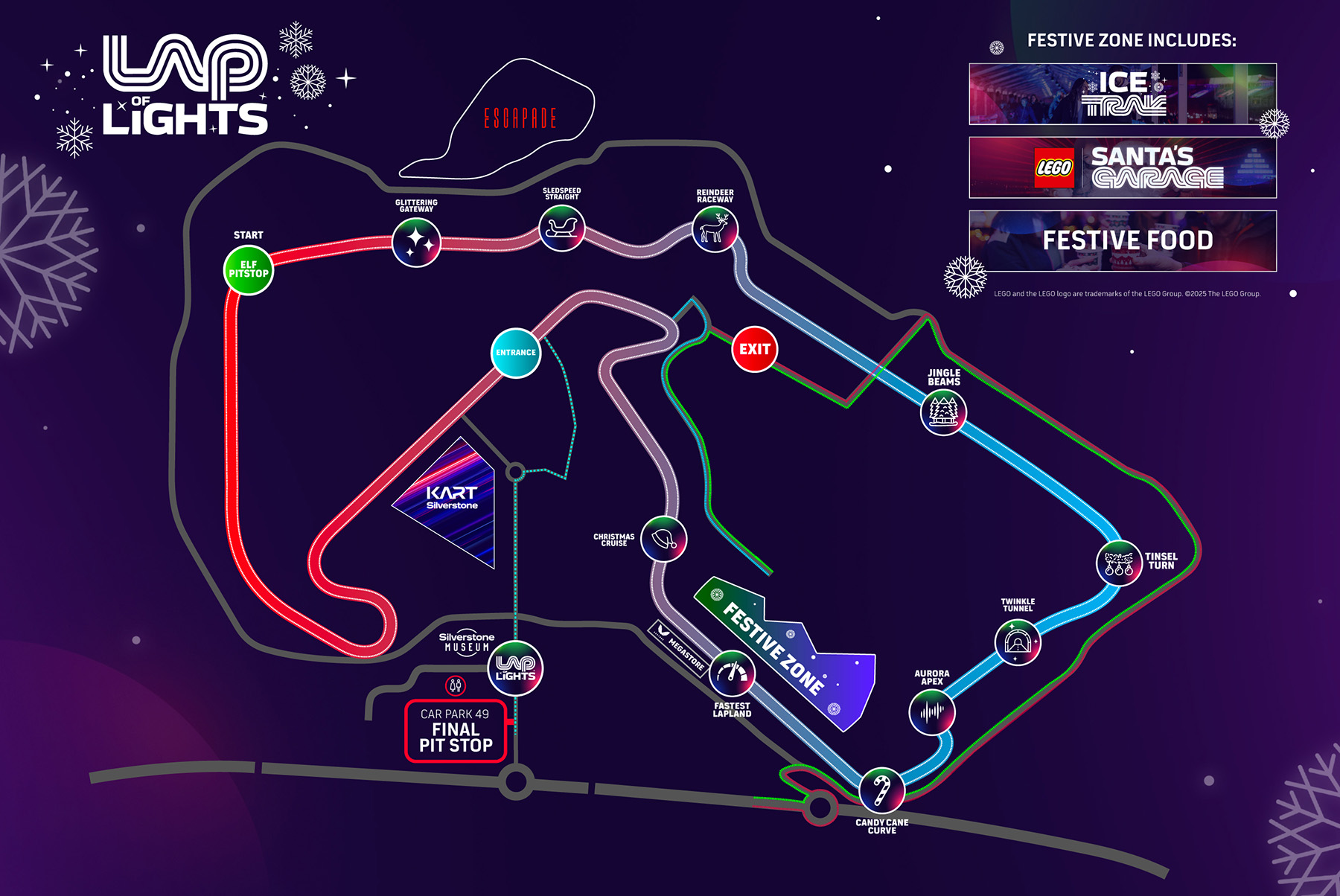Click the Lap of Lights marker by the museum
1340x896 pixels.
coord(515,668)
